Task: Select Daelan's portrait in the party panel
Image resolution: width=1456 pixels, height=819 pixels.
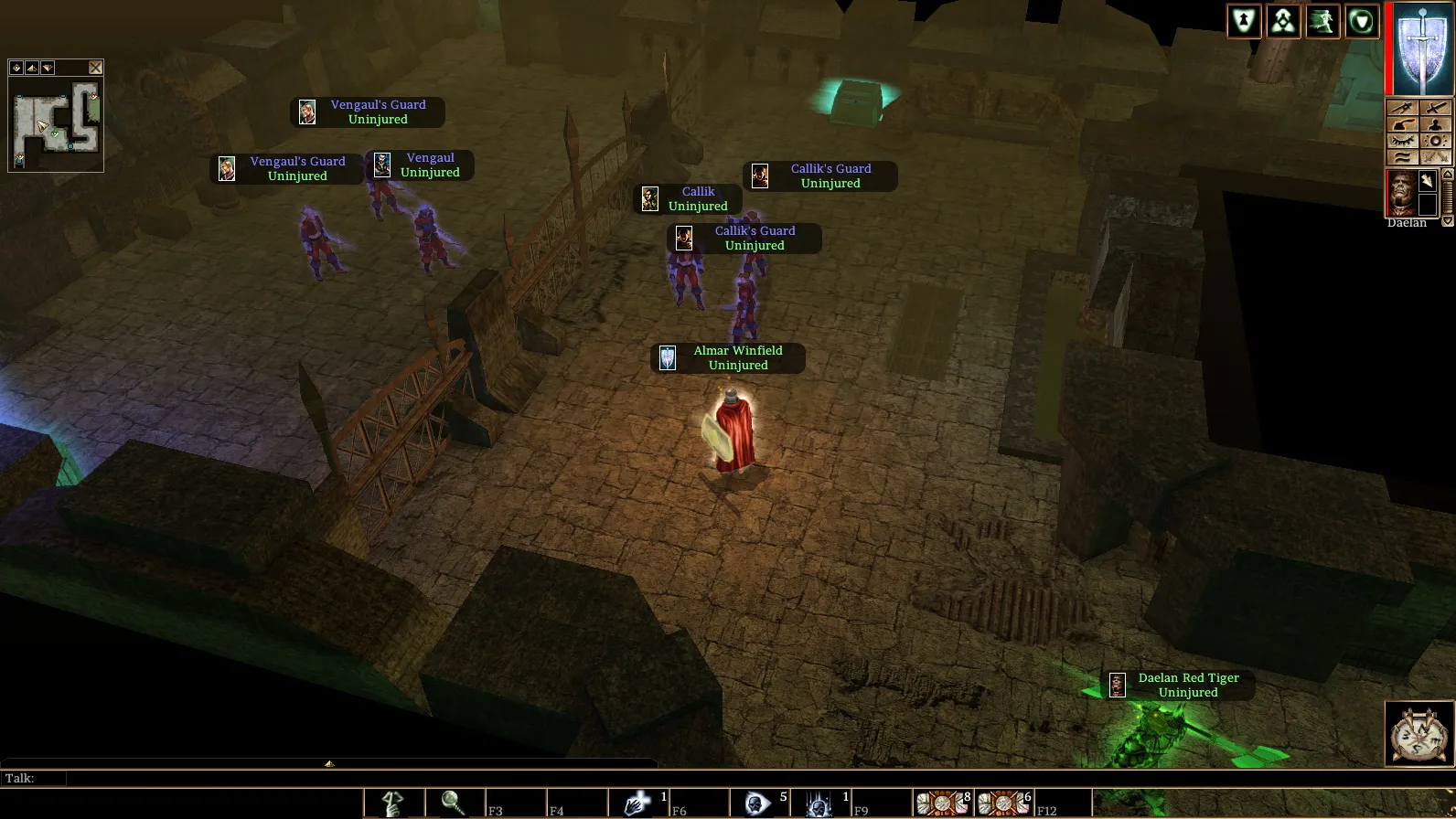Action: click(1401, 192)
